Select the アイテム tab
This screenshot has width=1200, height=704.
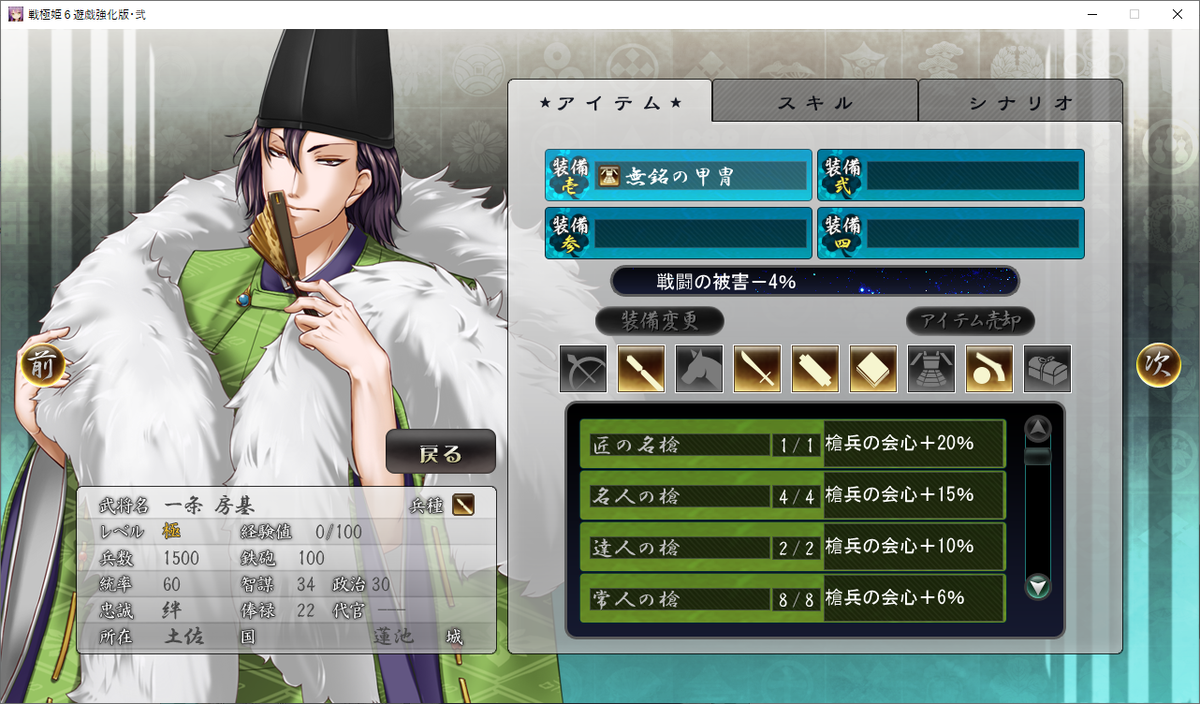click(x=610, y=102)
